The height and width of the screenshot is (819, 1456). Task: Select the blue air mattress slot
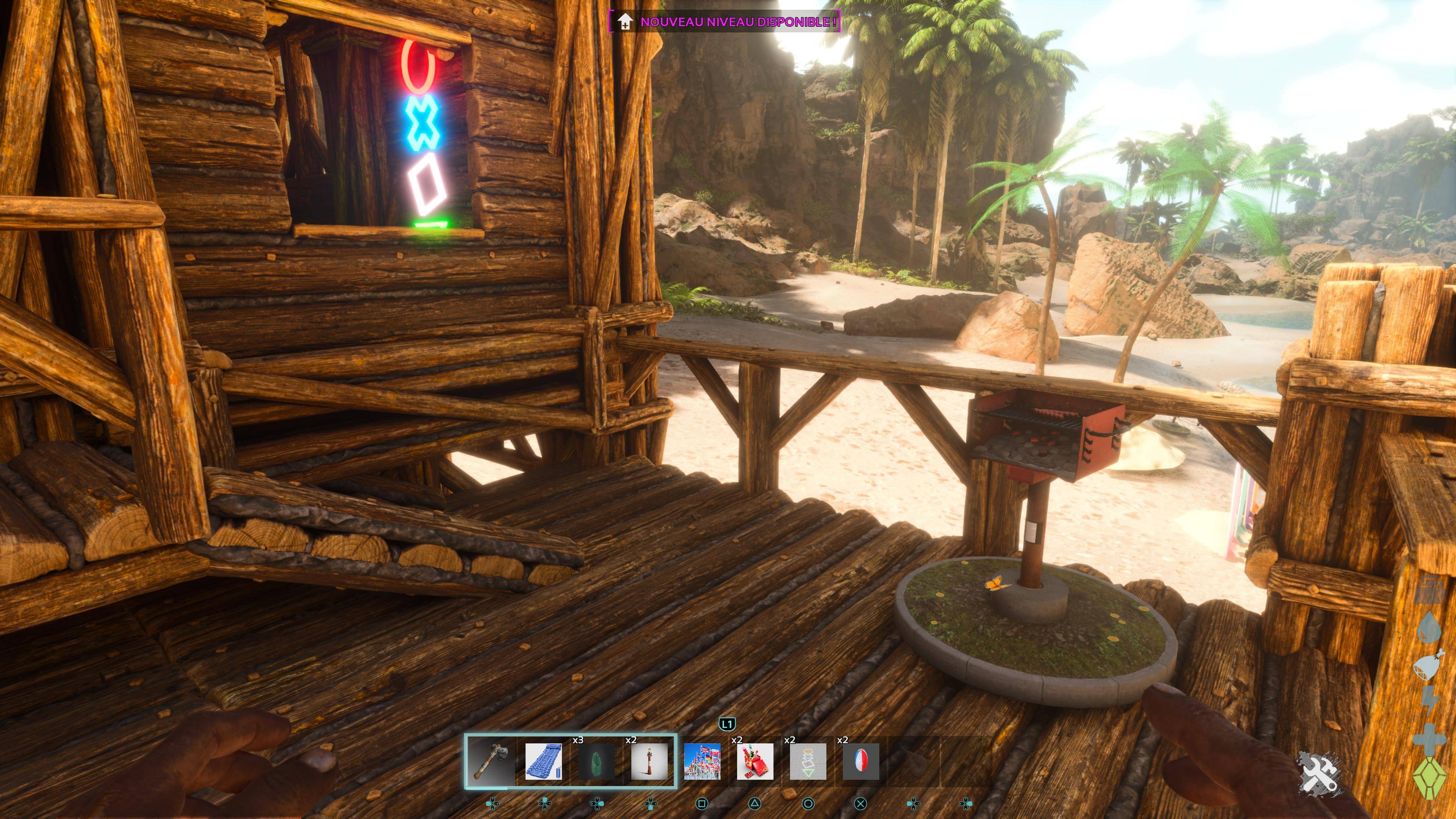coord(543,761)
